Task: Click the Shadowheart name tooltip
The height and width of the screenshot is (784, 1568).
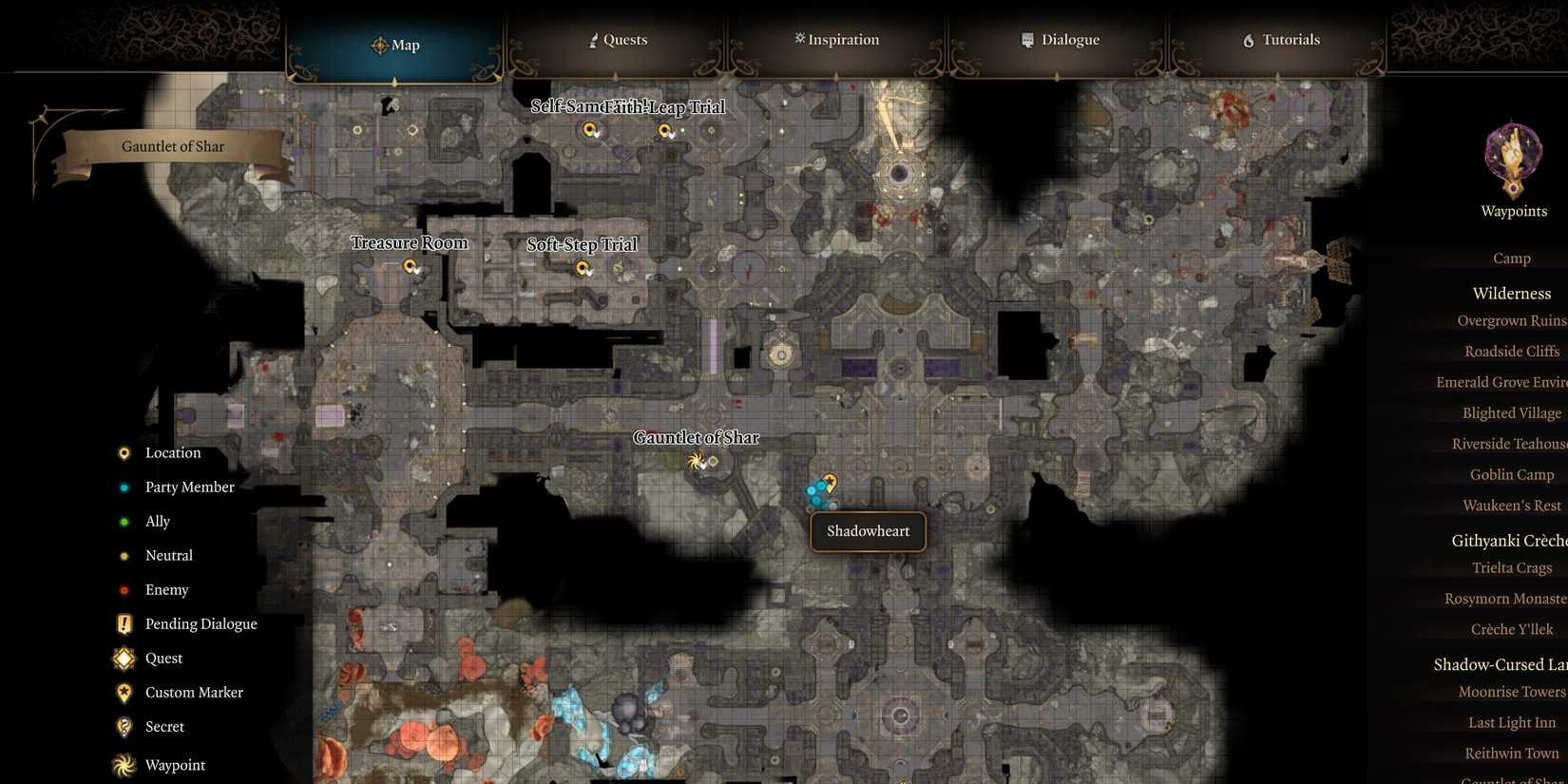Action: (x=867, y=531)
